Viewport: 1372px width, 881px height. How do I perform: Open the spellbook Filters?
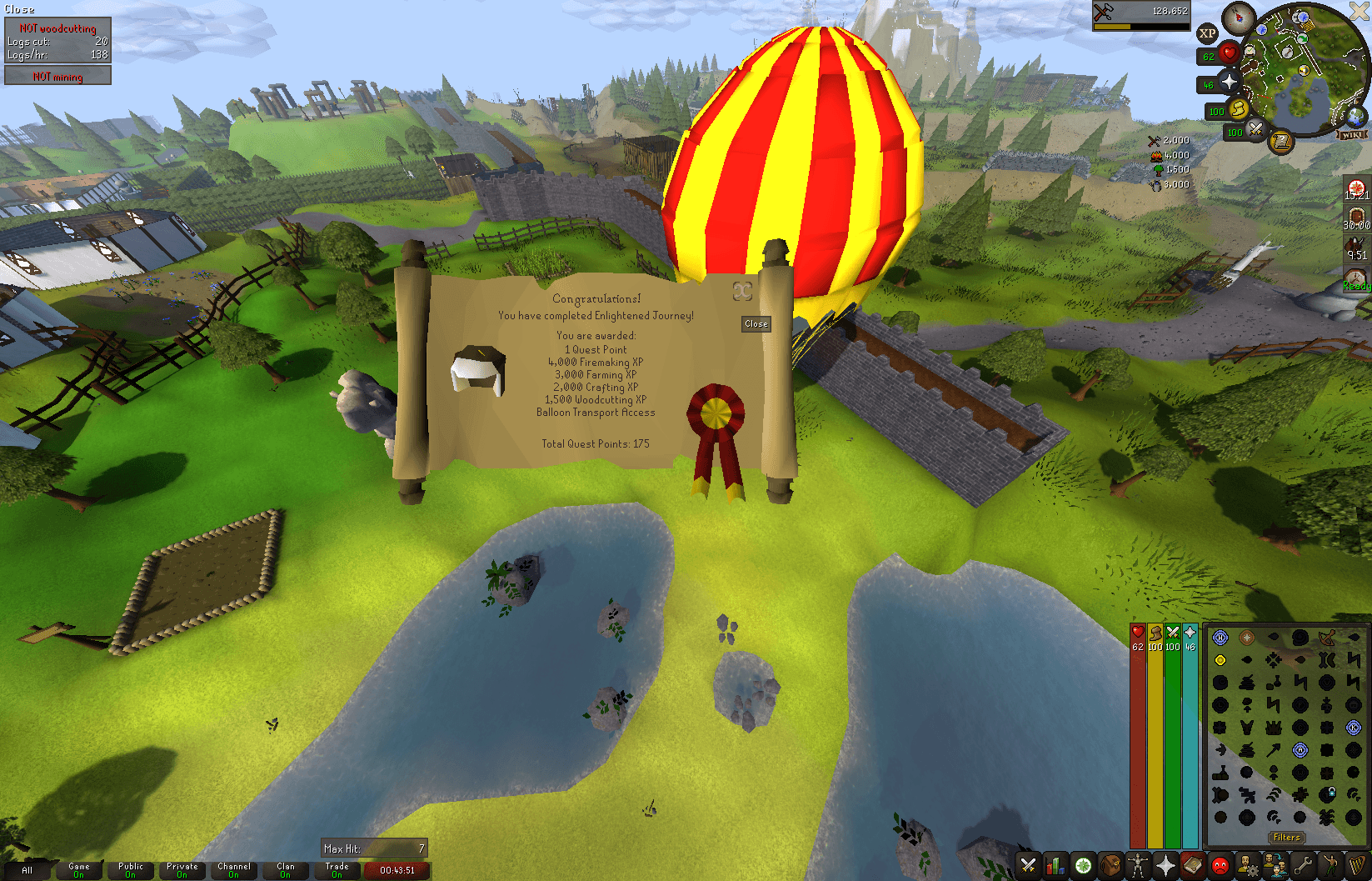pos(1287,837)
